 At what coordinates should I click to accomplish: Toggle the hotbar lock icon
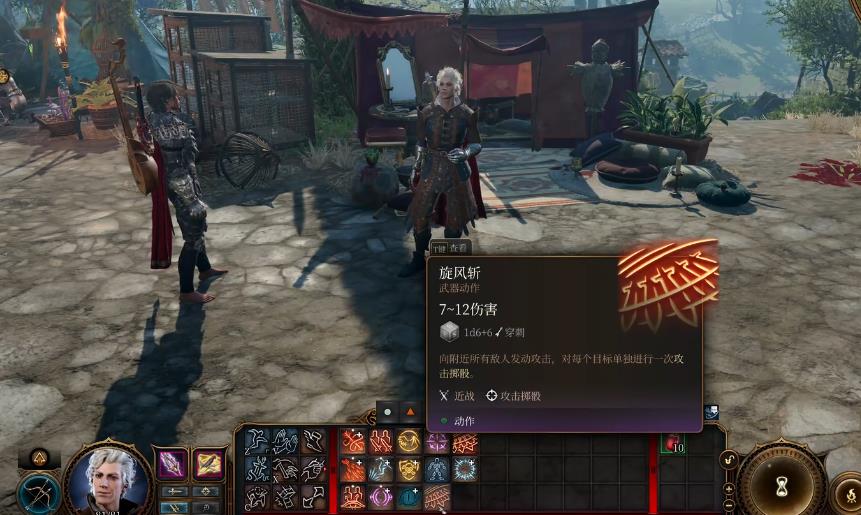pos(729,460)
